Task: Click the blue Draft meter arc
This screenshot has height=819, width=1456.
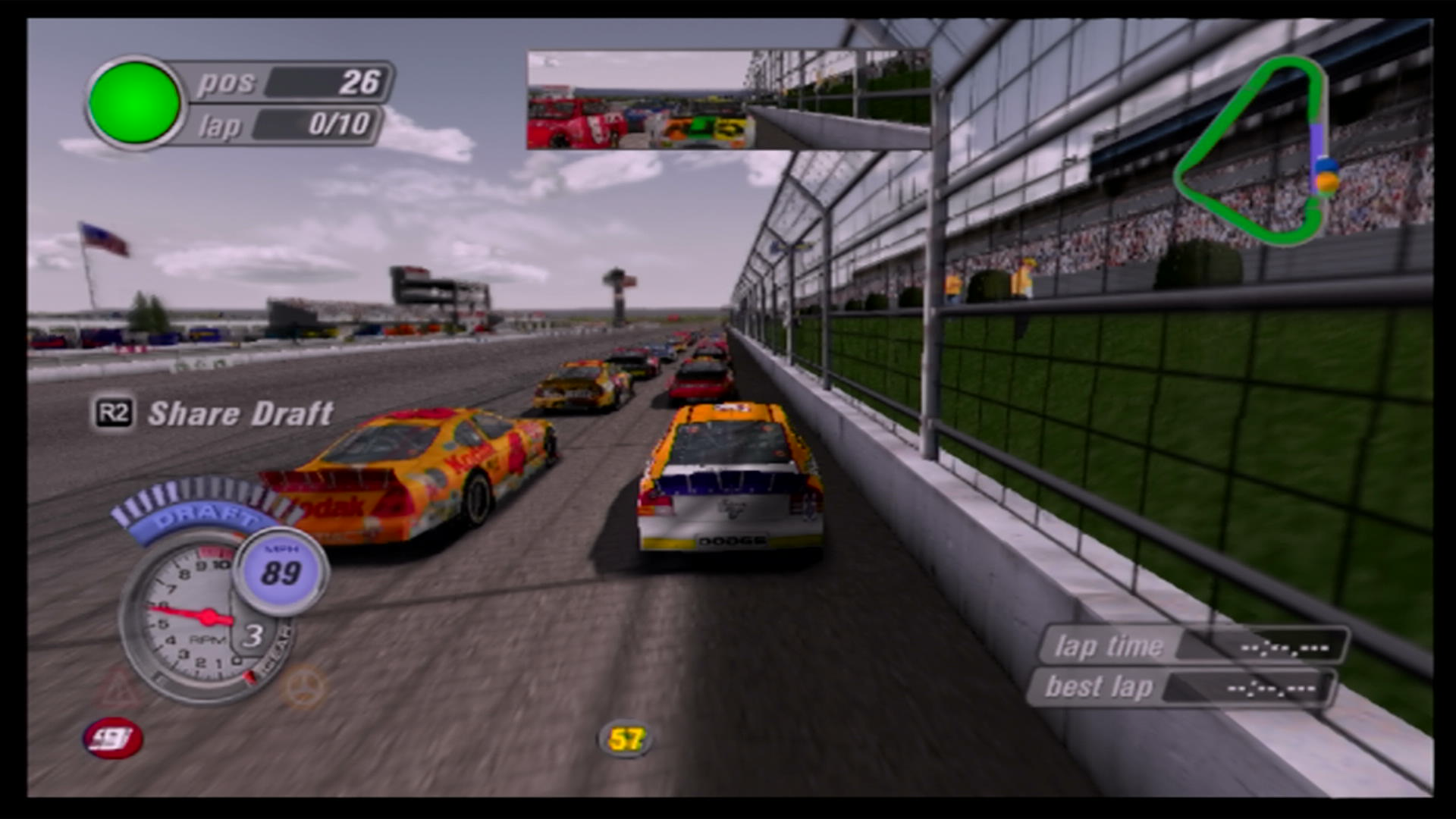Action: coord(199,514)
